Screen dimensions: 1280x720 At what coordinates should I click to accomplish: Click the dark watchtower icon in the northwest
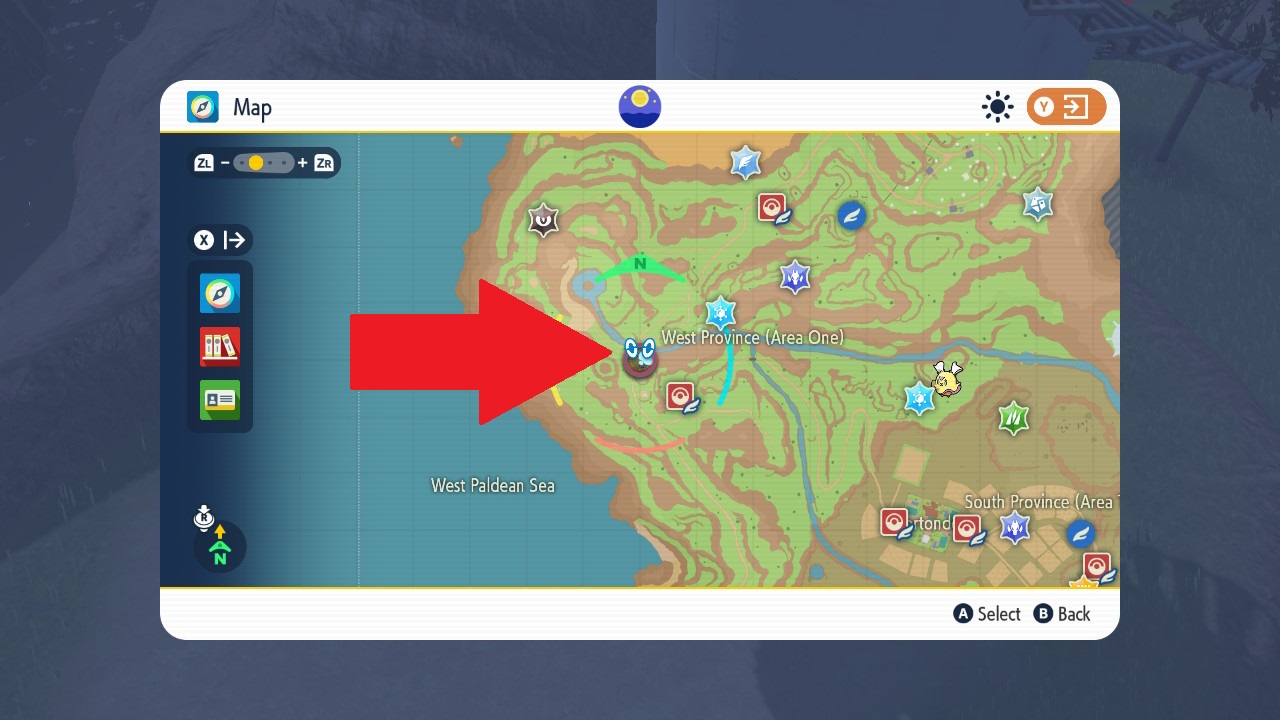[x=543, y=218]
